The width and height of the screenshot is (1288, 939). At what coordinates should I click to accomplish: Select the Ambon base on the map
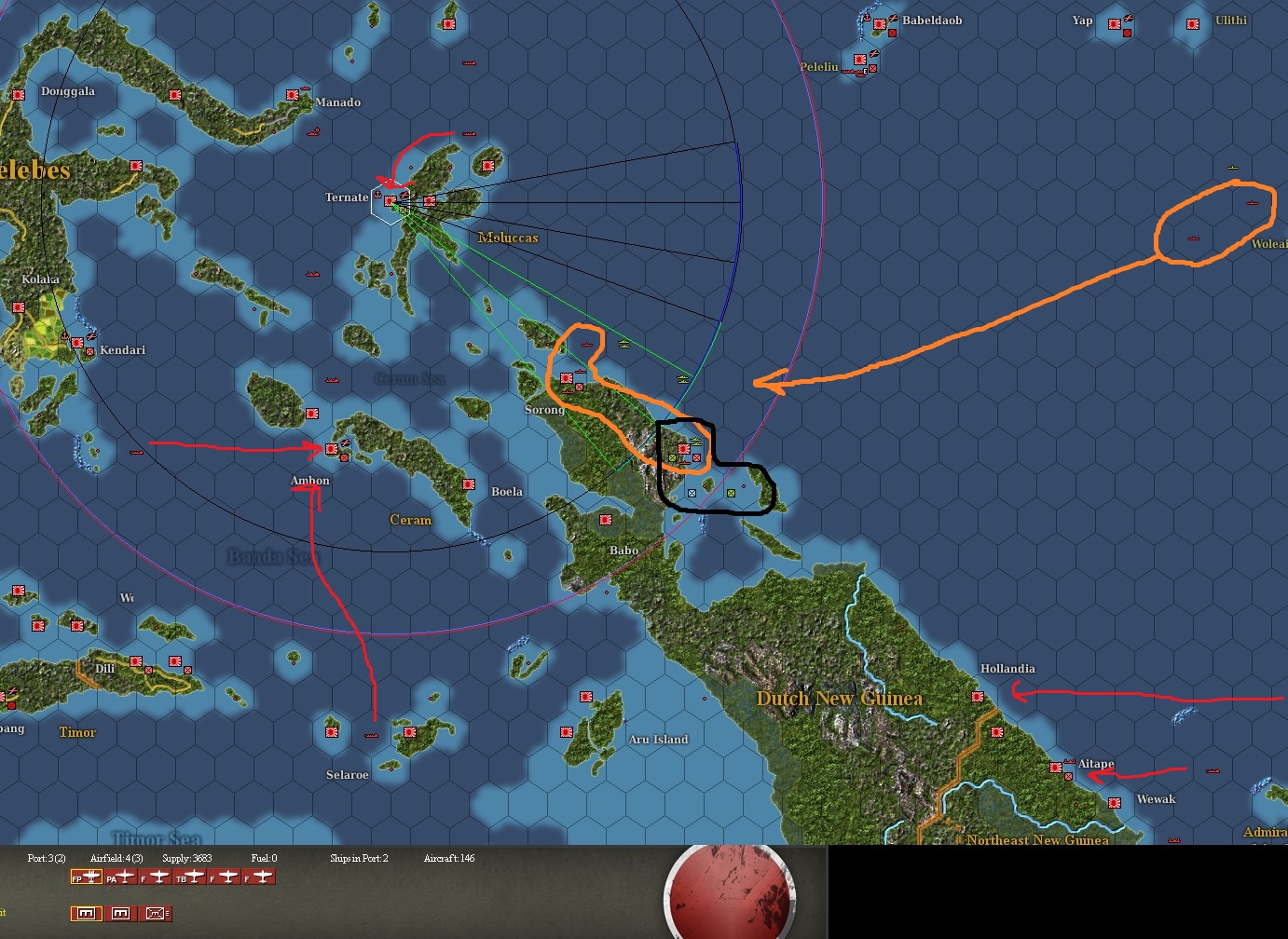[x=334, y=447]
